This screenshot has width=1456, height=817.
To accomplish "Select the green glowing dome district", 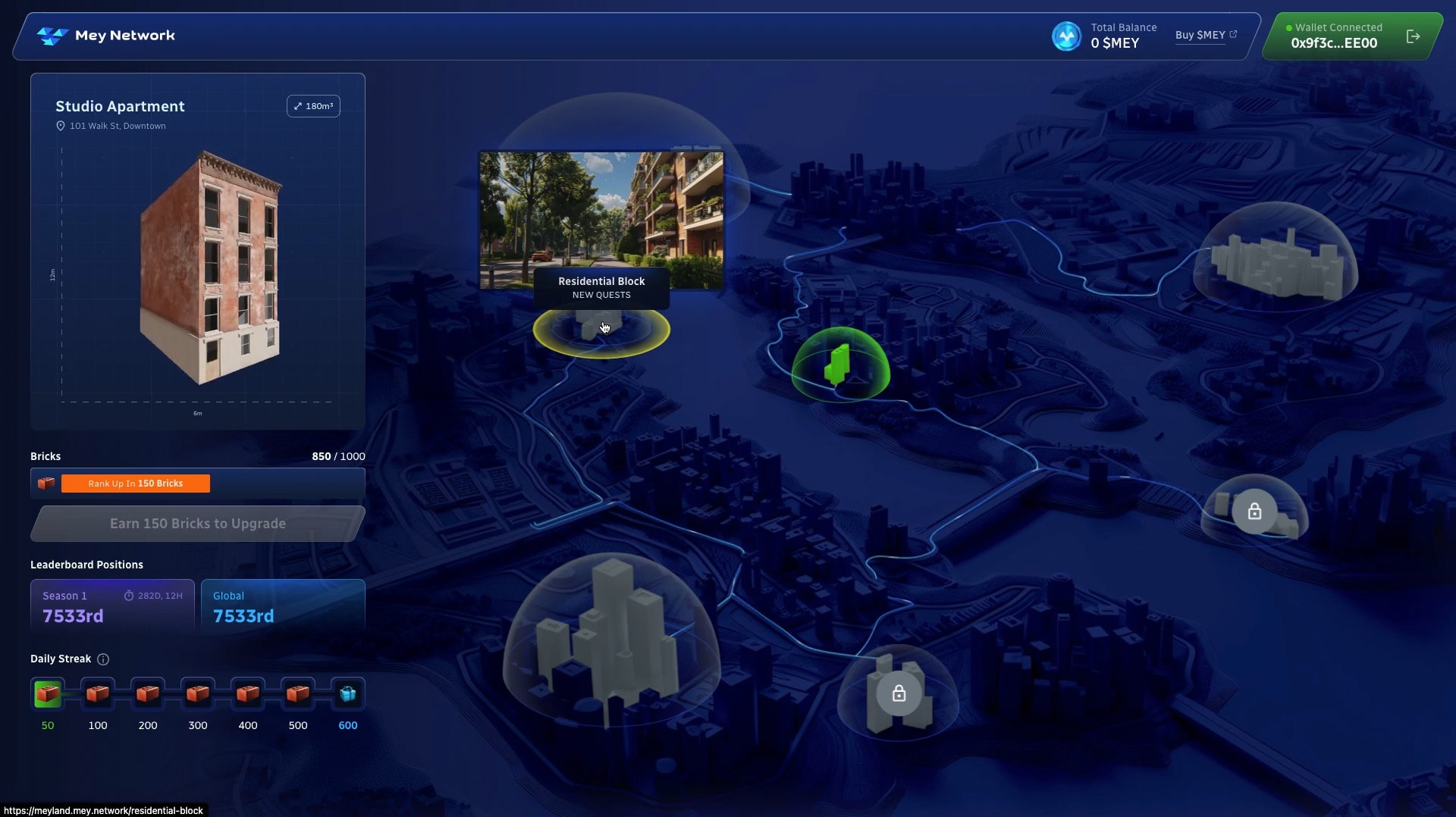I will click(x=839, y=365).
